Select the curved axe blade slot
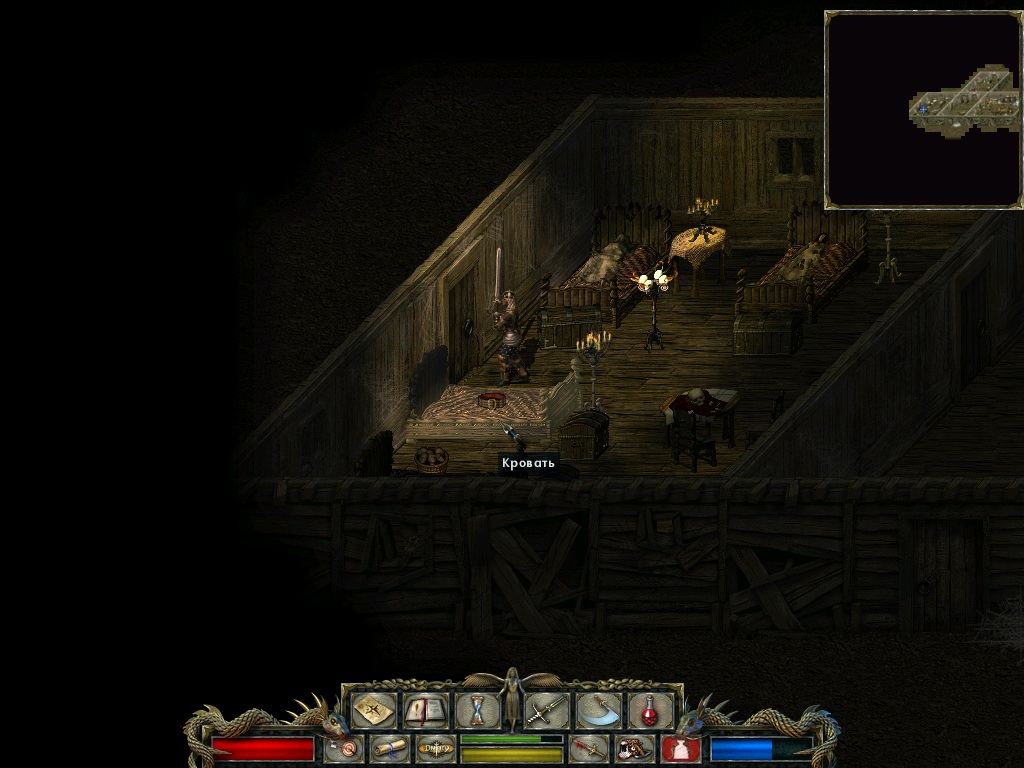This screenshot has height=768, width=1024. pyautogui.click(x=598, y=710)
